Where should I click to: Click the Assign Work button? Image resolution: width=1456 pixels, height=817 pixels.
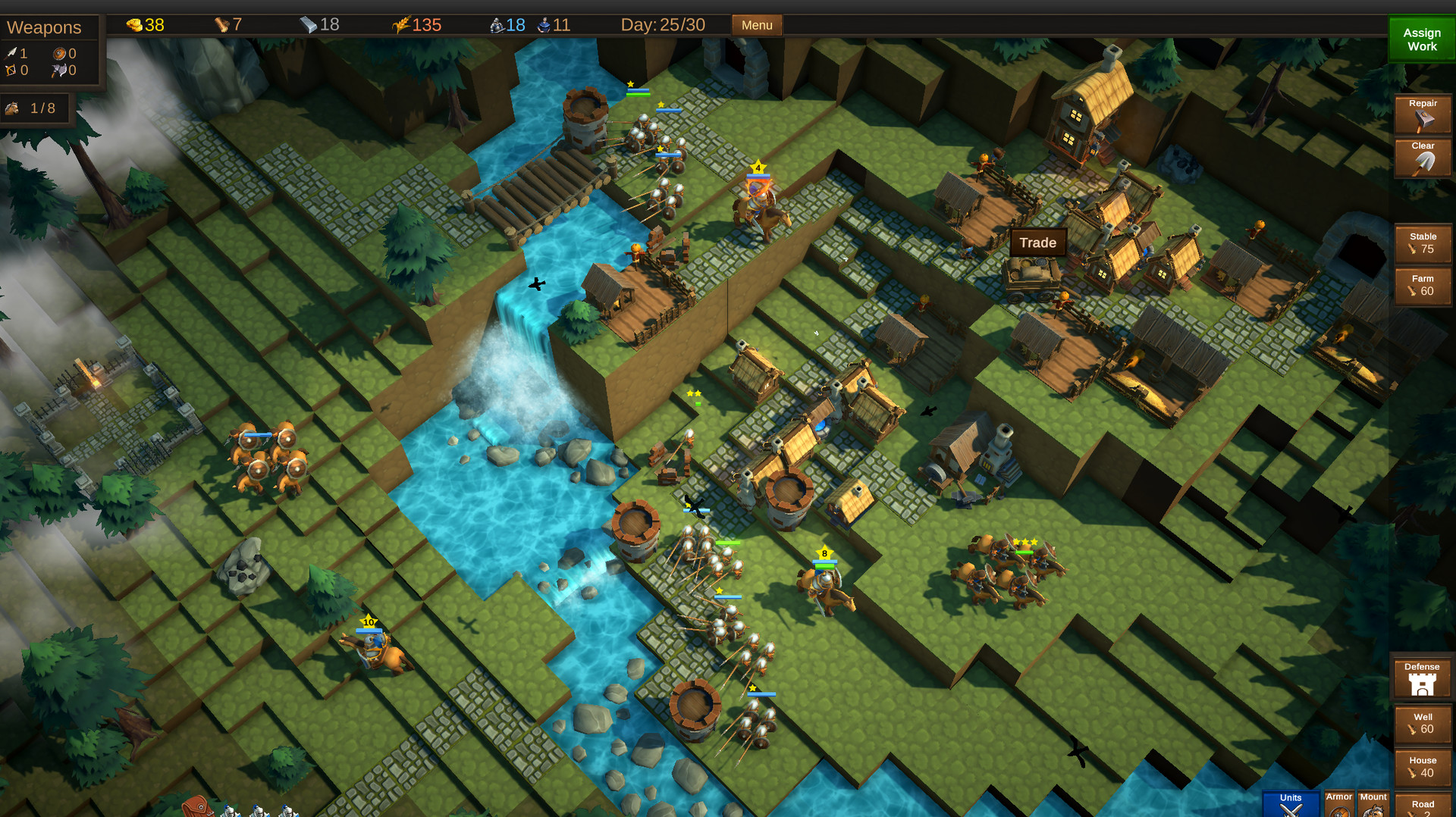pos(1421,39)
